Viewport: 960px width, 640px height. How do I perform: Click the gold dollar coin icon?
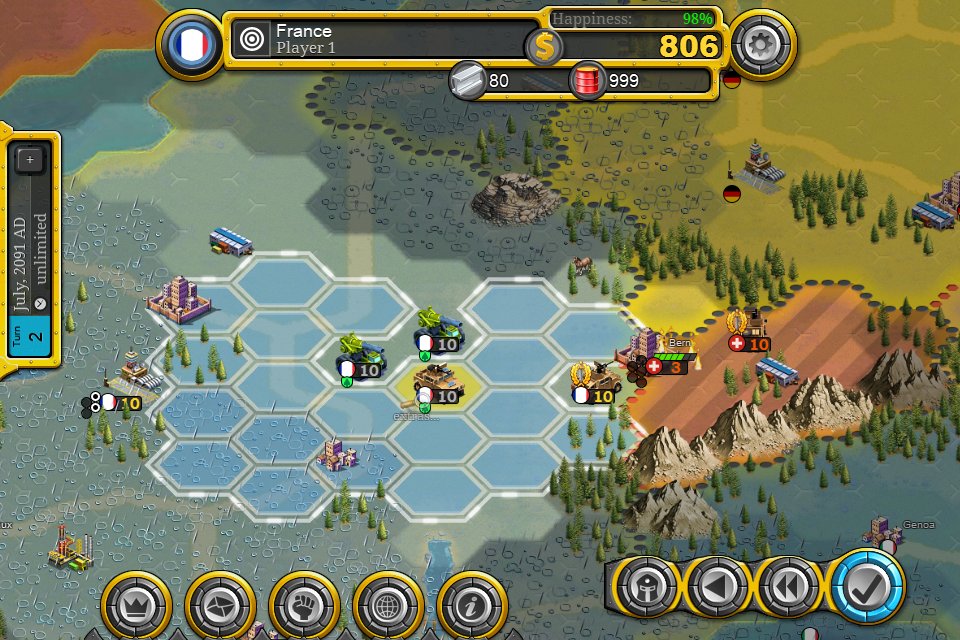click(x=544, y=46)
